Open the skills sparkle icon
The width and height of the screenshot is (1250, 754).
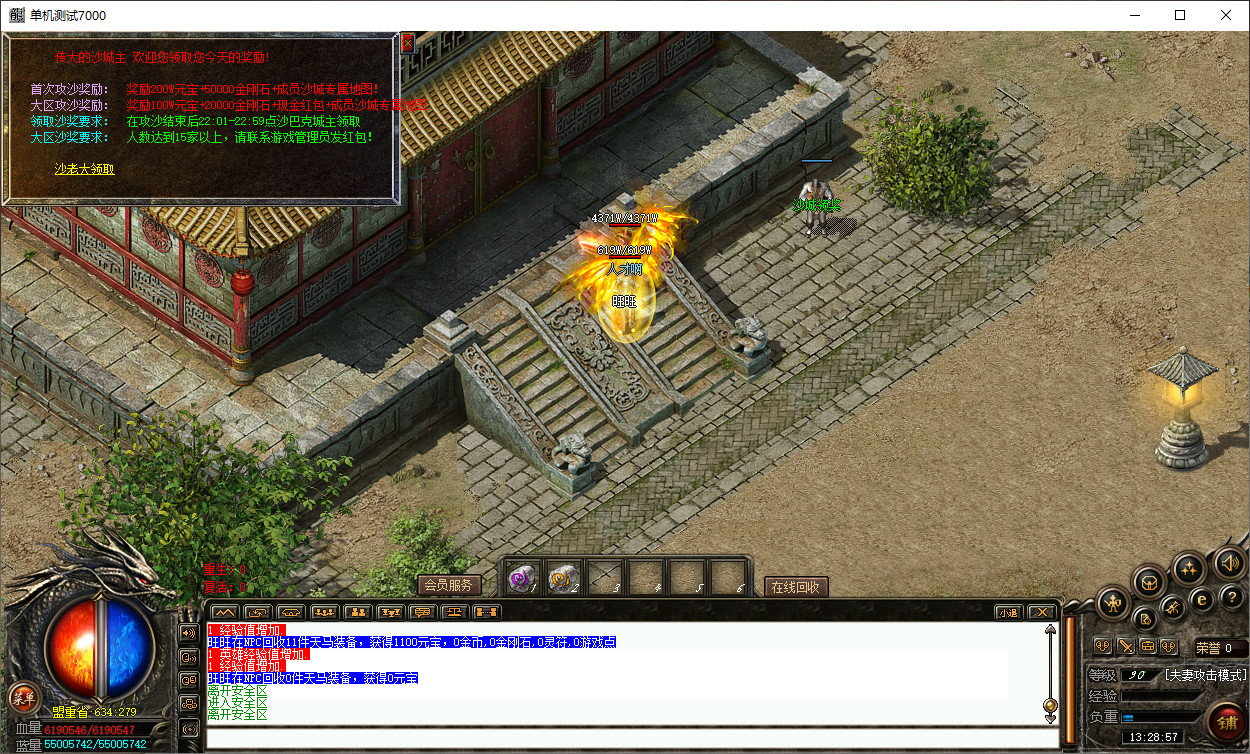tap(1189, 568)
